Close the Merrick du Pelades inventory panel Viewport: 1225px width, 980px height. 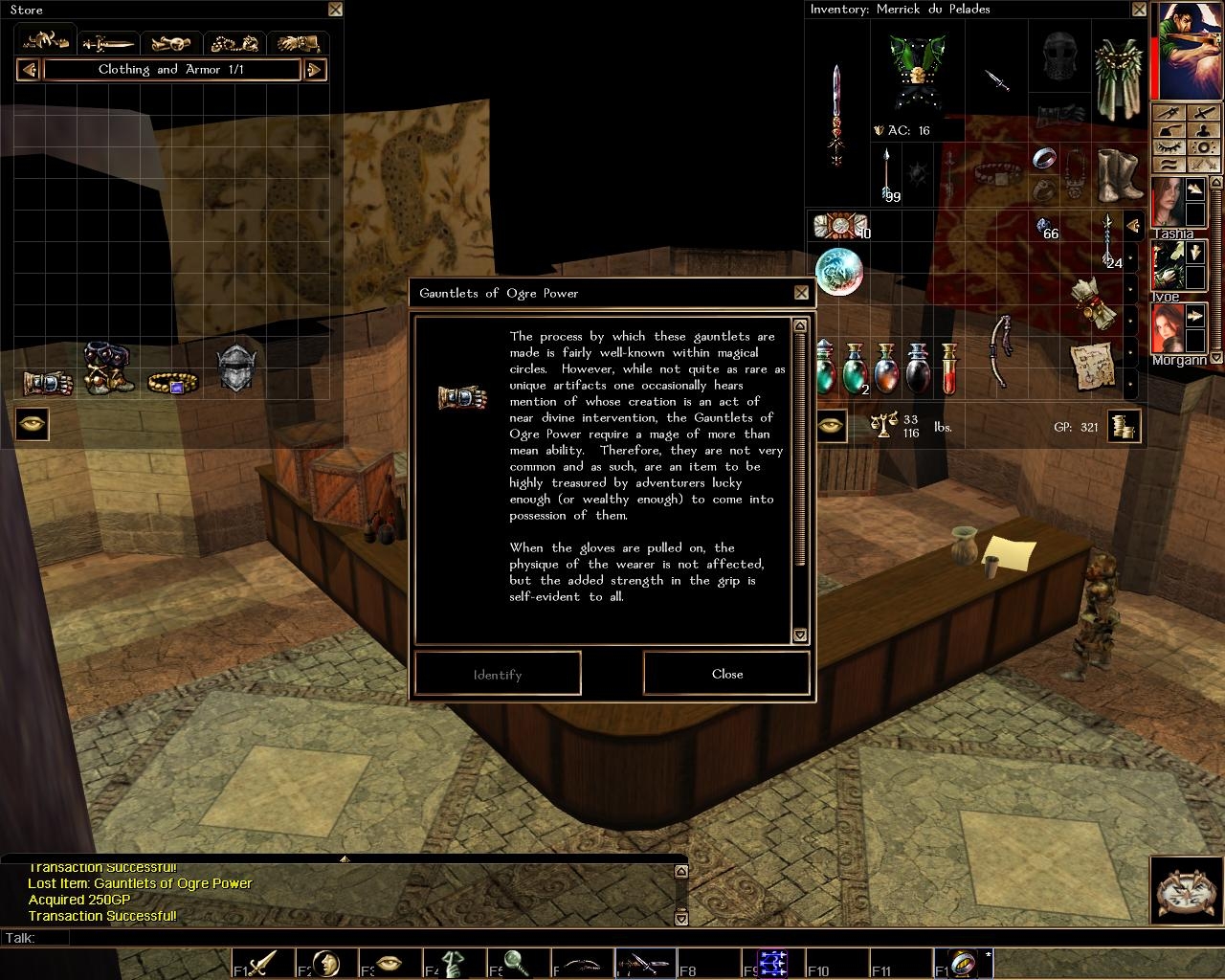point(1139,10)
